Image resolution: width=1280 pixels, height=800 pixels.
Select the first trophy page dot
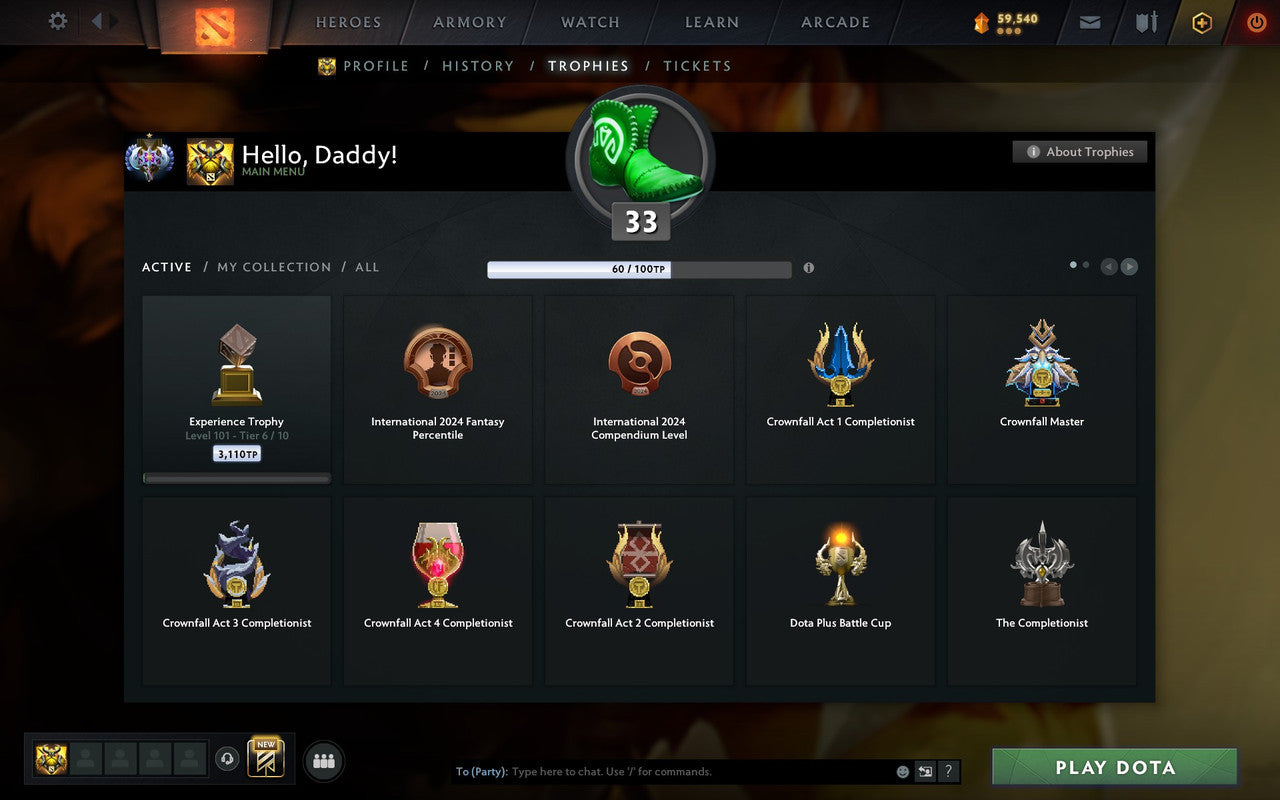[1071, 264]
